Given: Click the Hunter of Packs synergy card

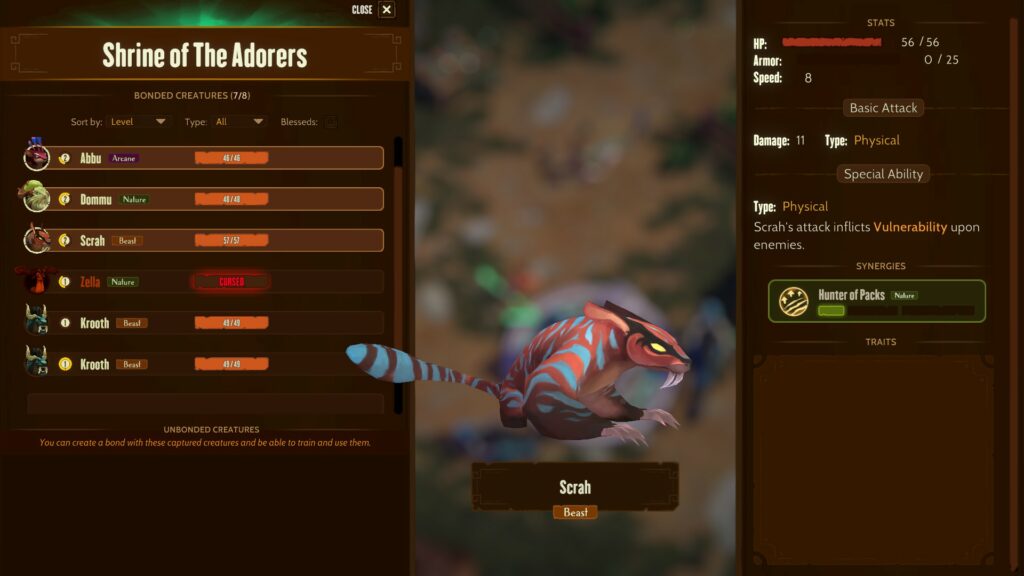Looking at the screenshot, I should 877,300.
